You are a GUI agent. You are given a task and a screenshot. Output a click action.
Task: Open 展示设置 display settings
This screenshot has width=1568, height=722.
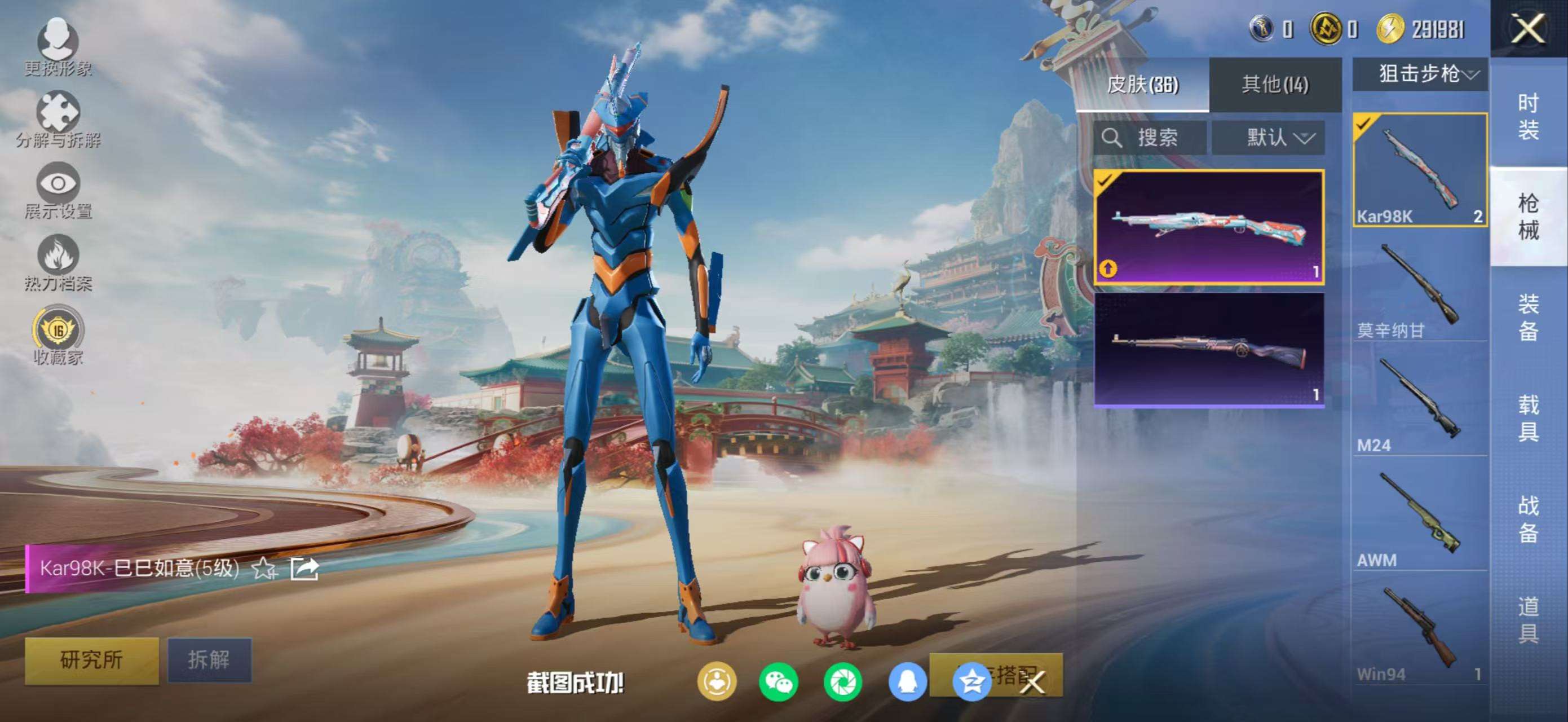click(x=58, y=190)
